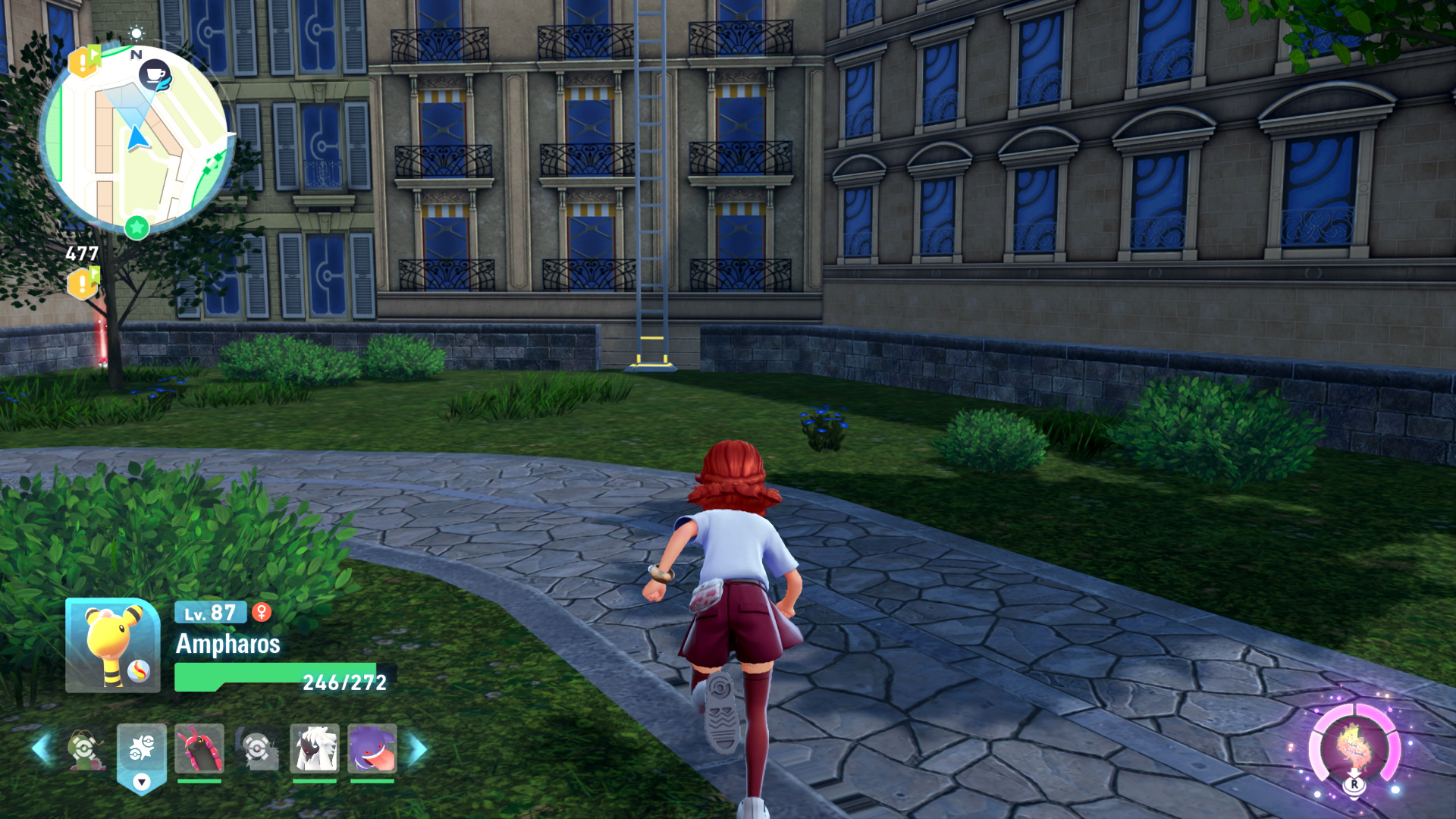
Task: Cycle party with the left arrow
Action: click(42, 749)
